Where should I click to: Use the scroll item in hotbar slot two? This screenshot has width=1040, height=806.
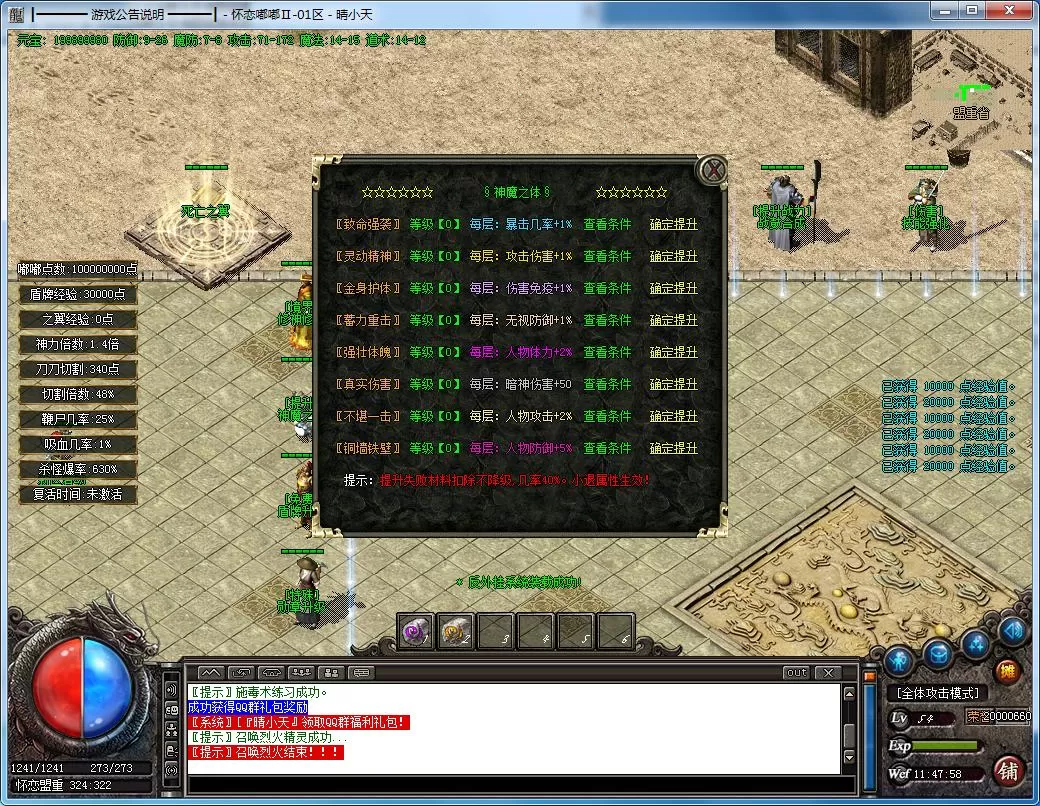(456, 630)
